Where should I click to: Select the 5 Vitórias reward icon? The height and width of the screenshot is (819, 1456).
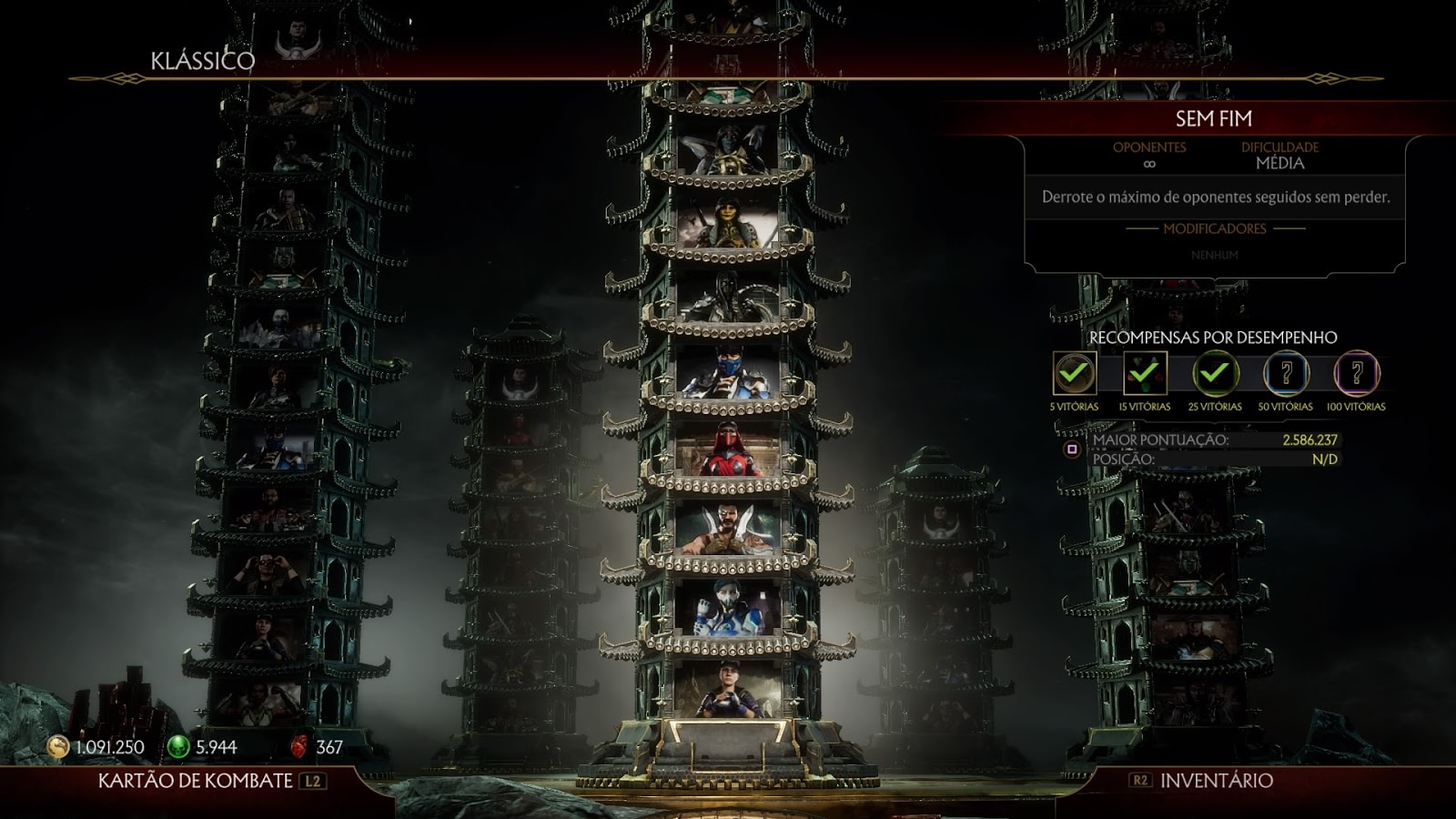click(x=1074, y=373)
